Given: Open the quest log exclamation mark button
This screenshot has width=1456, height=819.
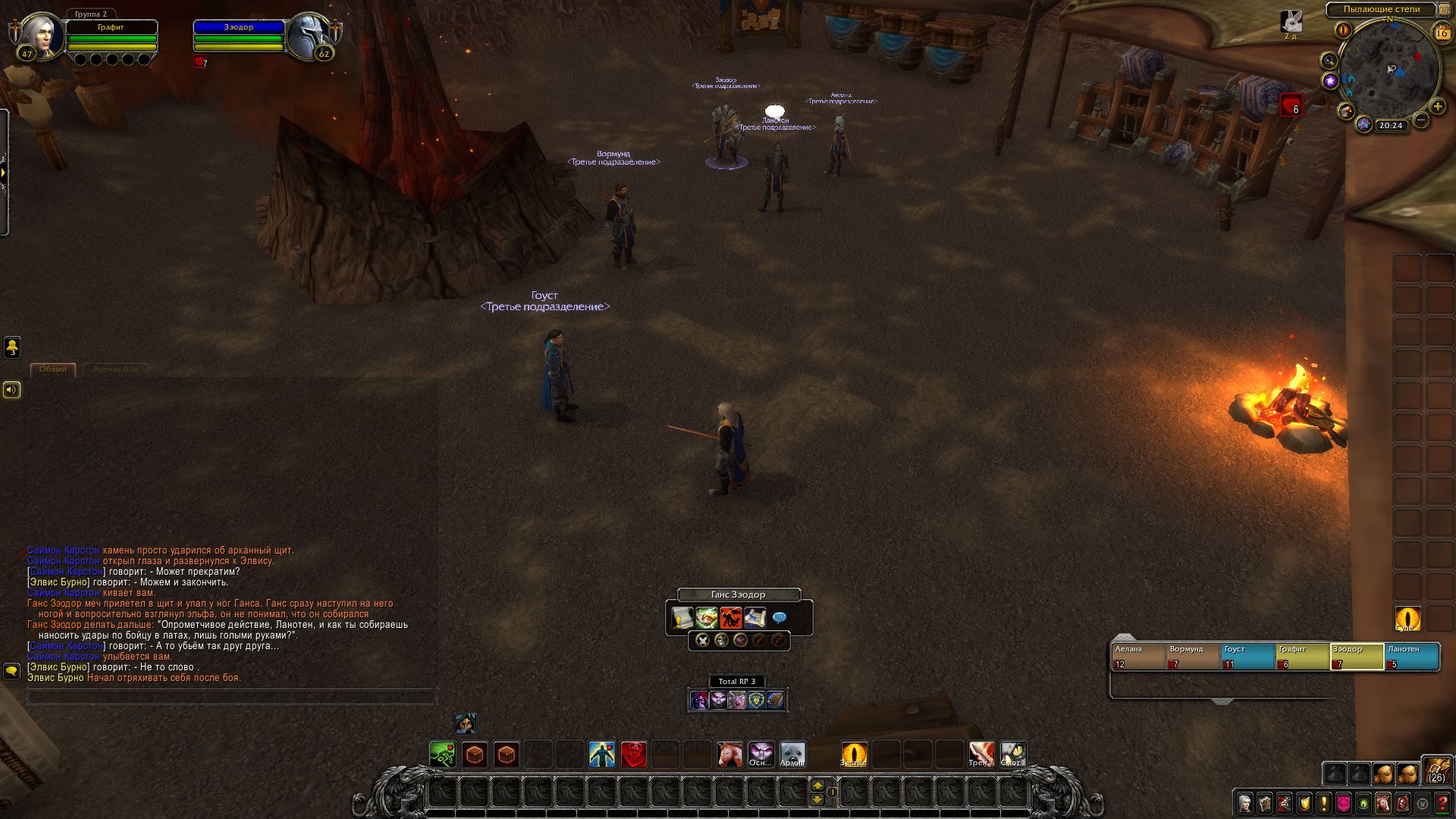Looking at the screenshot, I should 1324,802.
